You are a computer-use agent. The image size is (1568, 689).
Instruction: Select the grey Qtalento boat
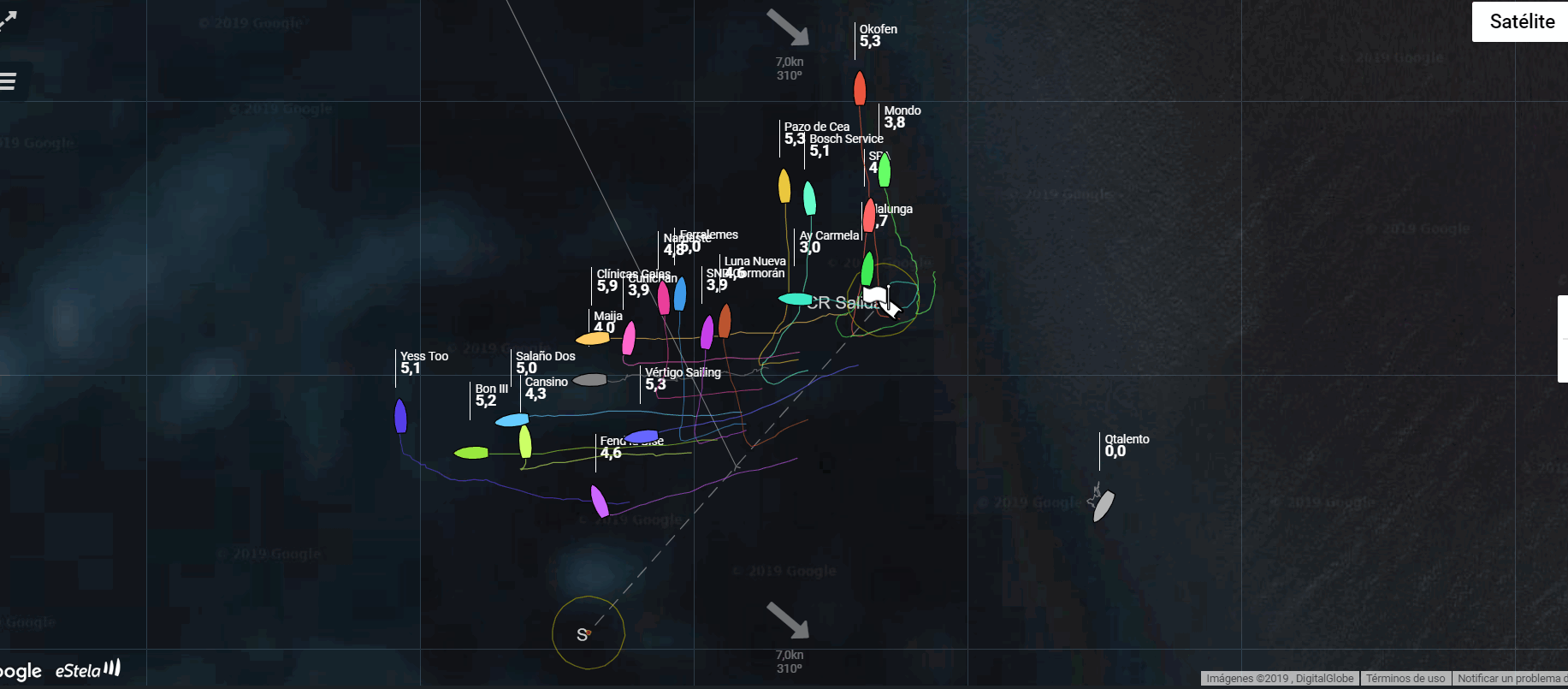click(1104, 505)
